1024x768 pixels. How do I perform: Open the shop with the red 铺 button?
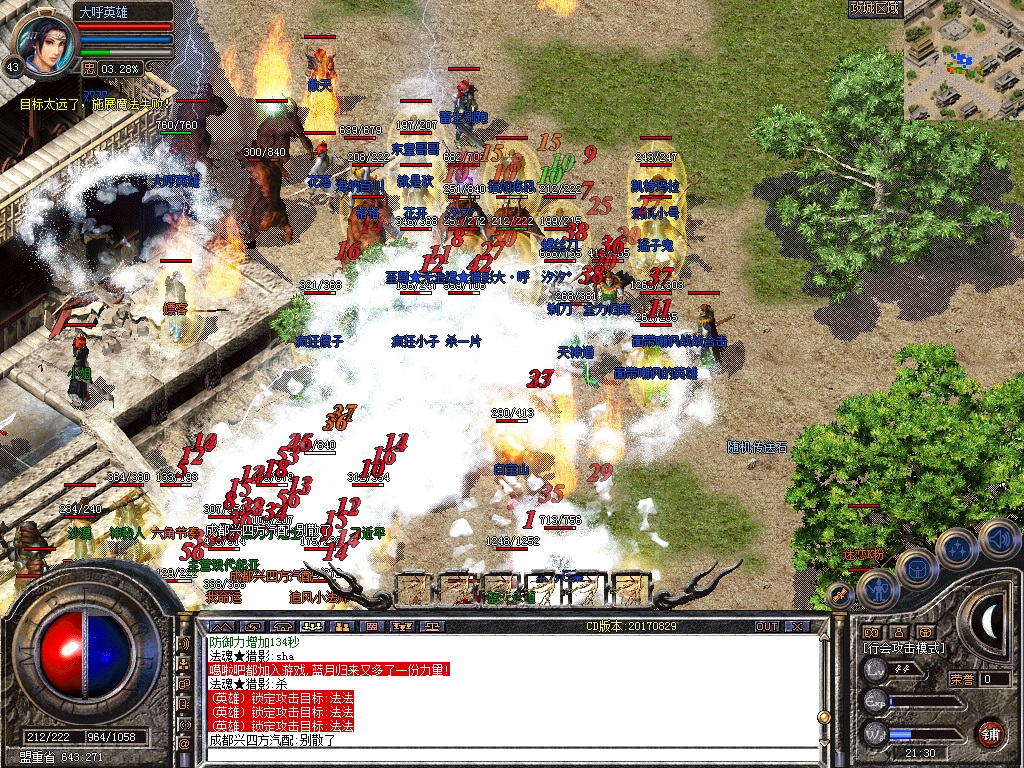[x=990, y=732]
